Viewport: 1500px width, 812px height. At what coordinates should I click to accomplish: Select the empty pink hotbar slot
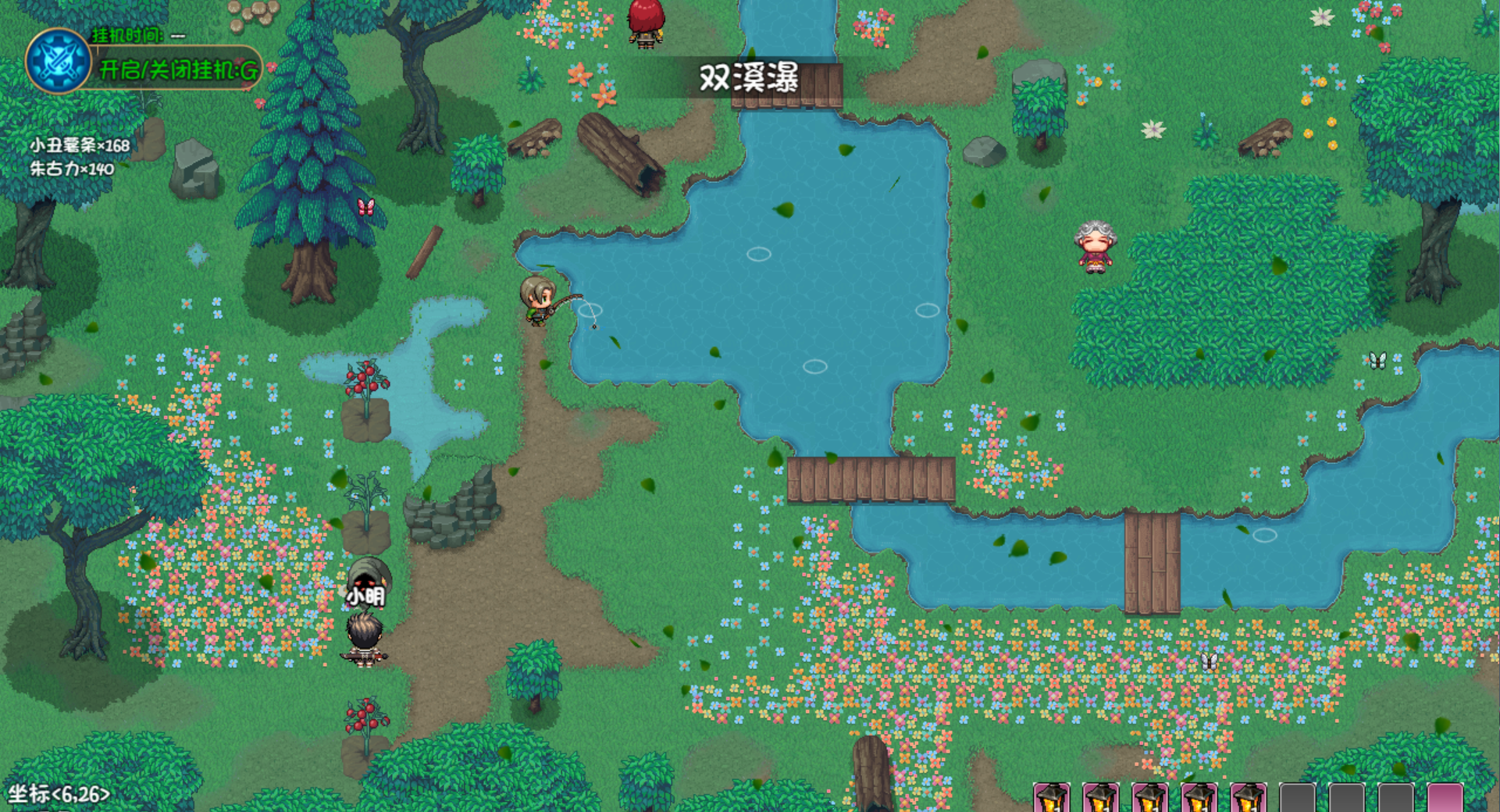tap(1445, 798)
